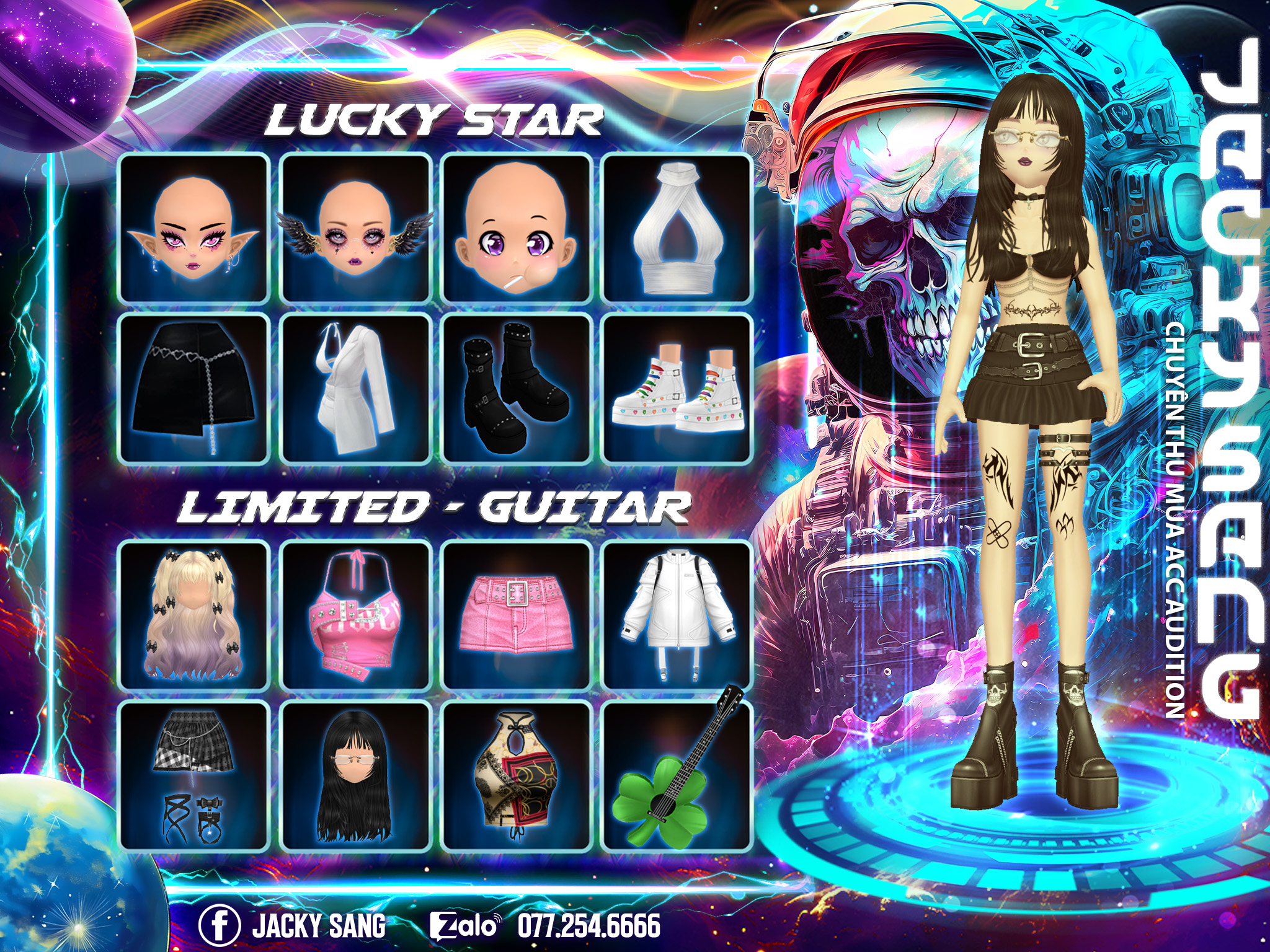Select the pink halter top slot
This screenshot has height=952, width=1270.
tap(355, 615)
